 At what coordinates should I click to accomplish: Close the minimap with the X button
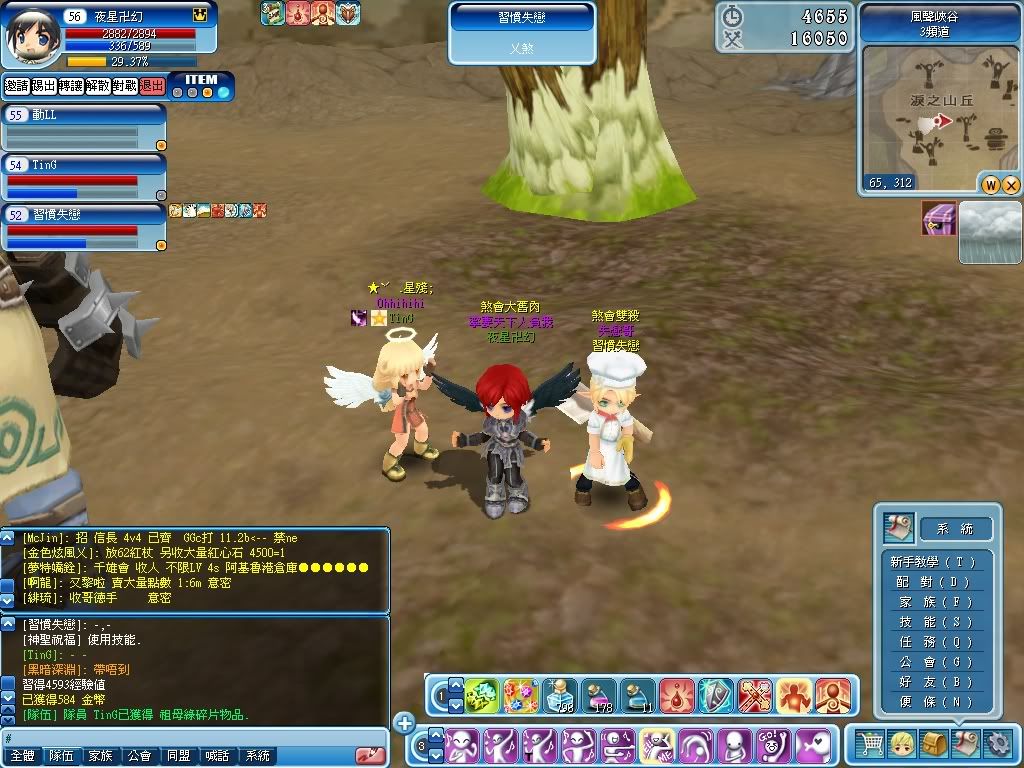pyautogui.click(x=1010, y=185)
